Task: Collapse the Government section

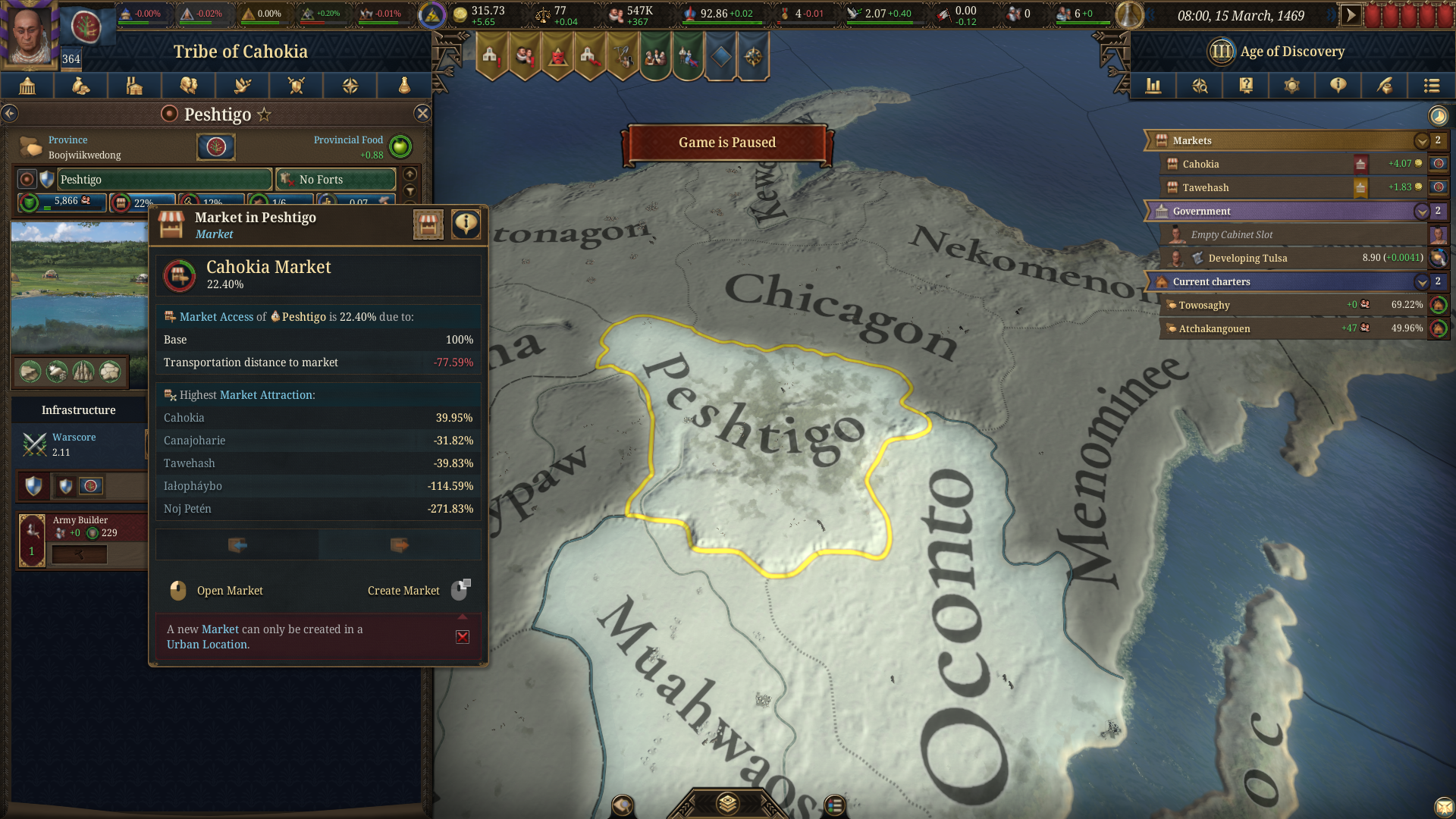Action: [x=1423, y=212]
